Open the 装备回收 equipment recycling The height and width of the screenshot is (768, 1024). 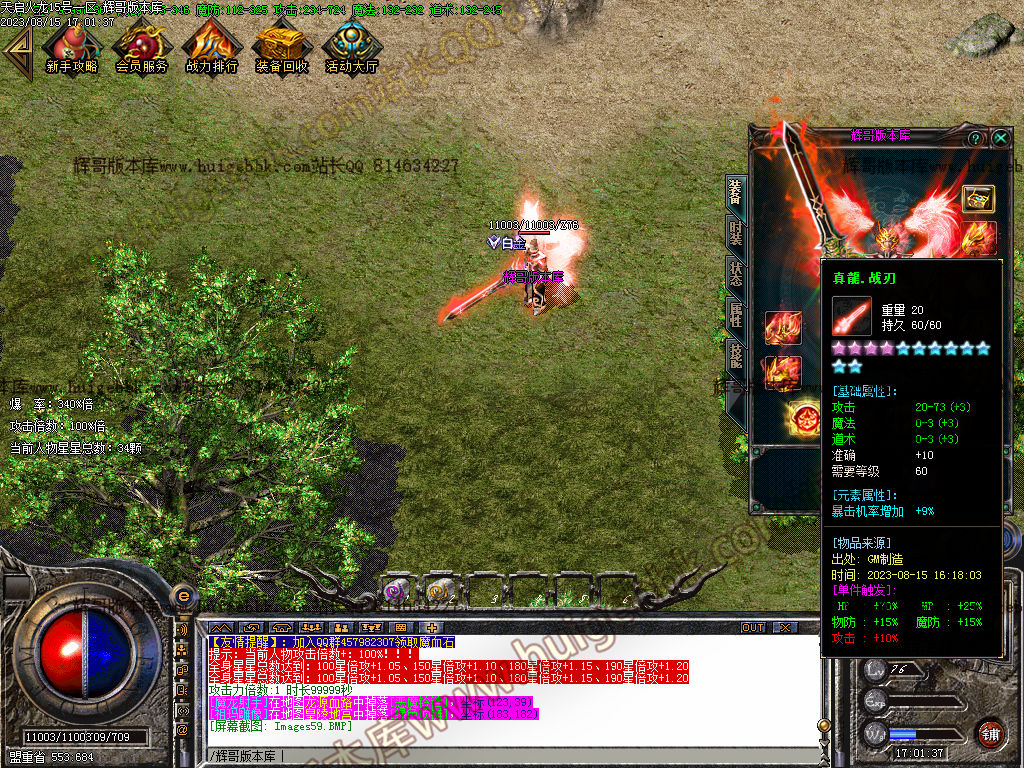tap(281, 47)
